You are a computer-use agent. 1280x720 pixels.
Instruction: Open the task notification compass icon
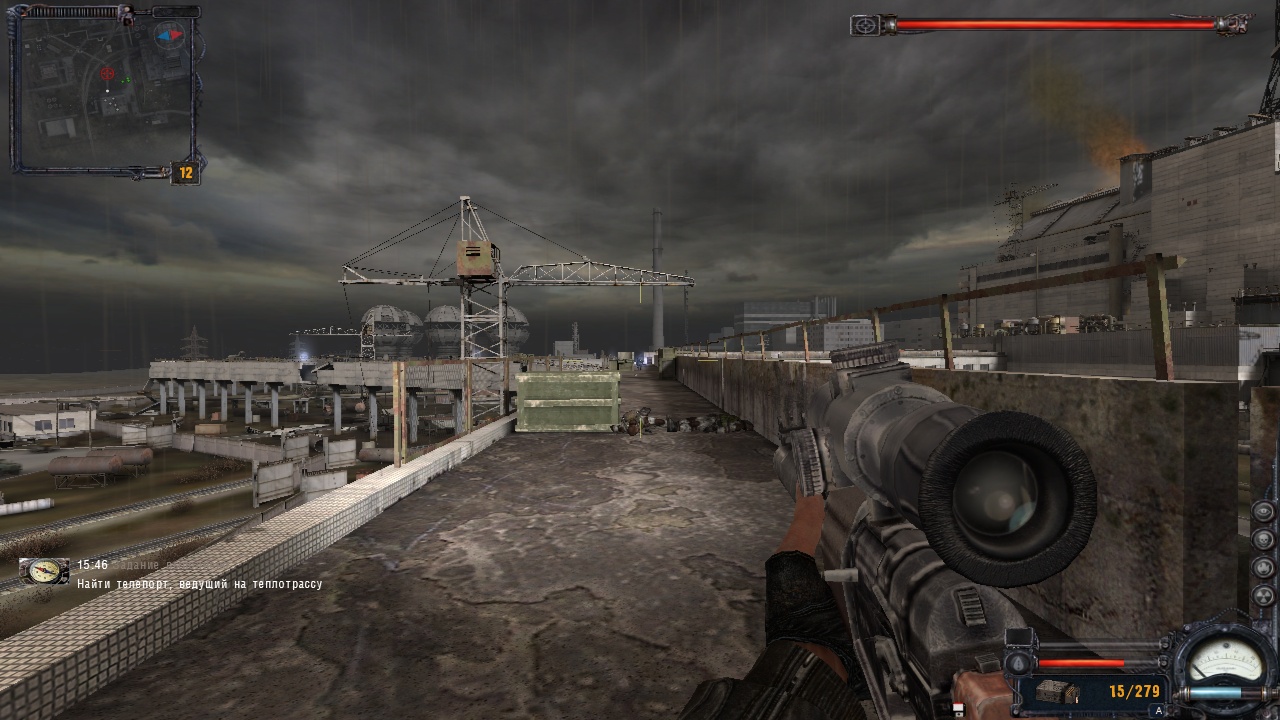pyautogui.click(x=44, y=571)
